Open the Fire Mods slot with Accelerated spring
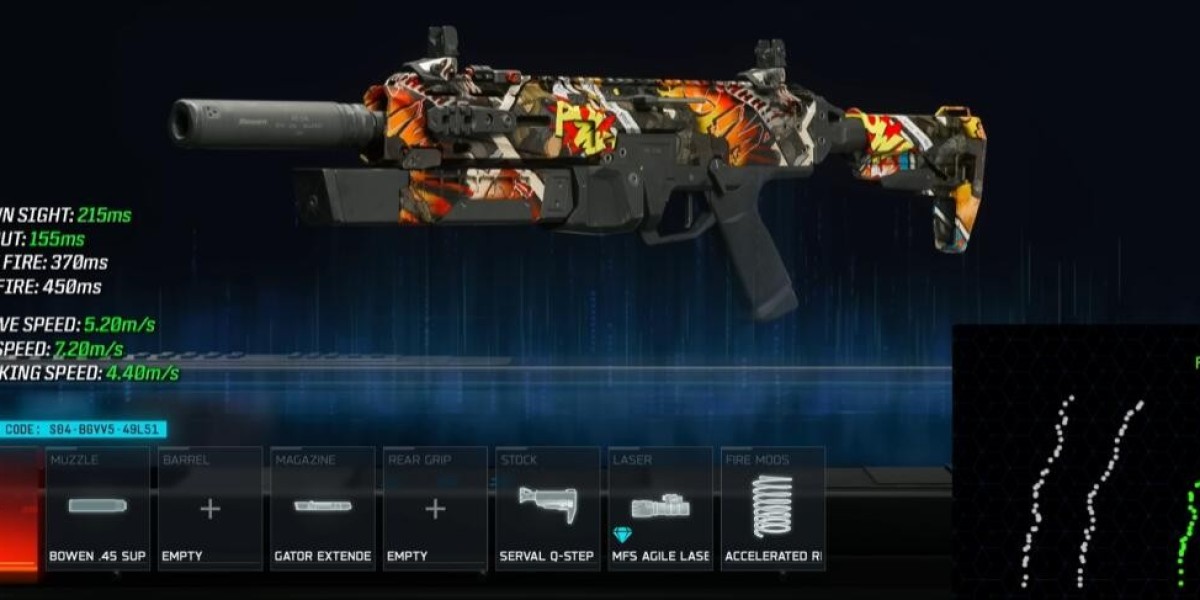The image size is (1200, 600). [773, 509]
